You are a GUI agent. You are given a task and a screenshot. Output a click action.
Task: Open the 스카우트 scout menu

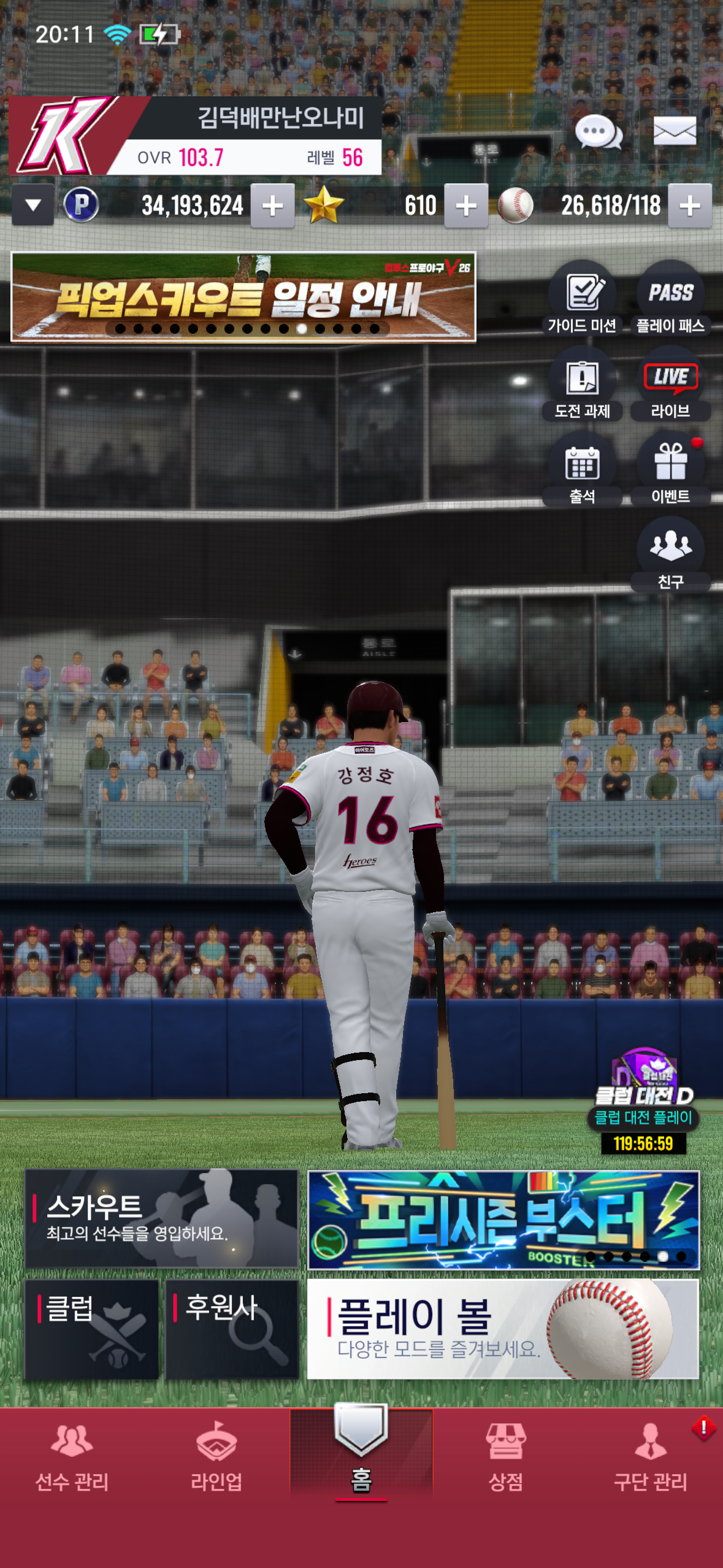coord(161,1218)
